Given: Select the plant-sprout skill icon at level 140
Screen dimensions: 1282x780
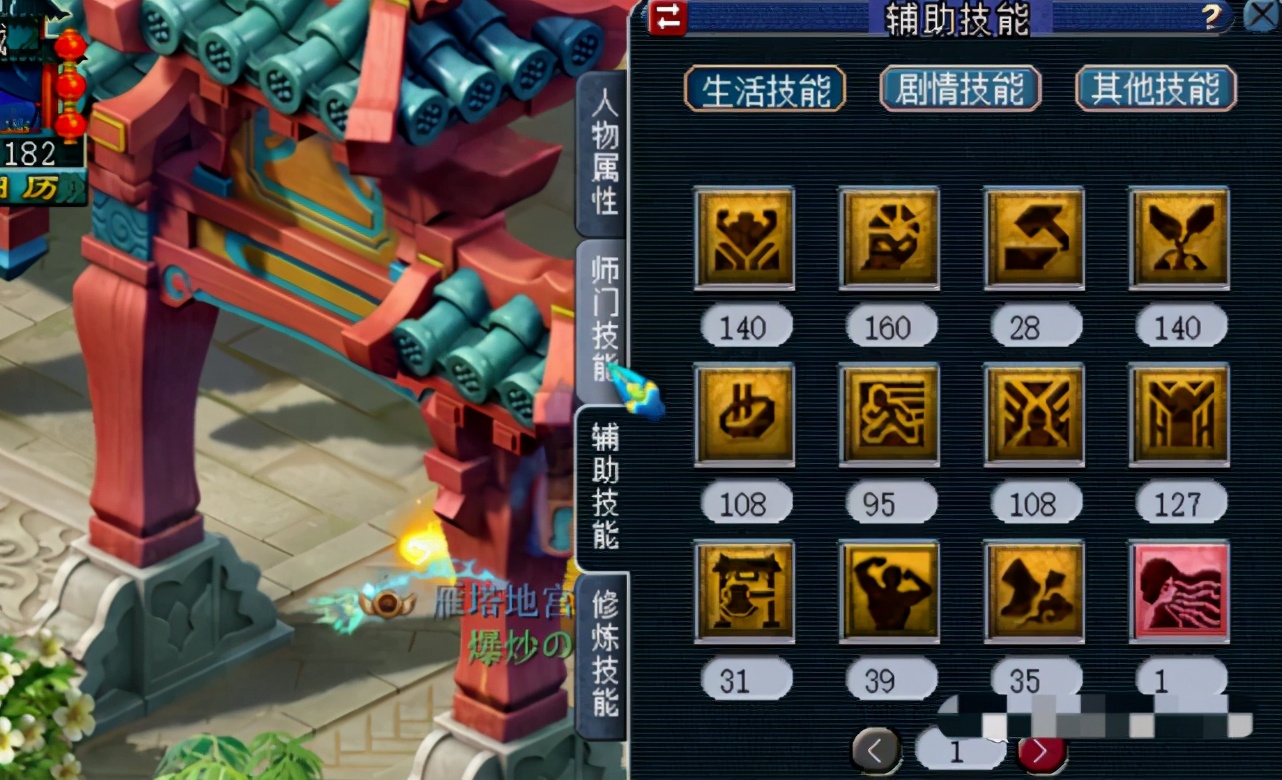Looking at the screenshot, I should pos(1179,237).
